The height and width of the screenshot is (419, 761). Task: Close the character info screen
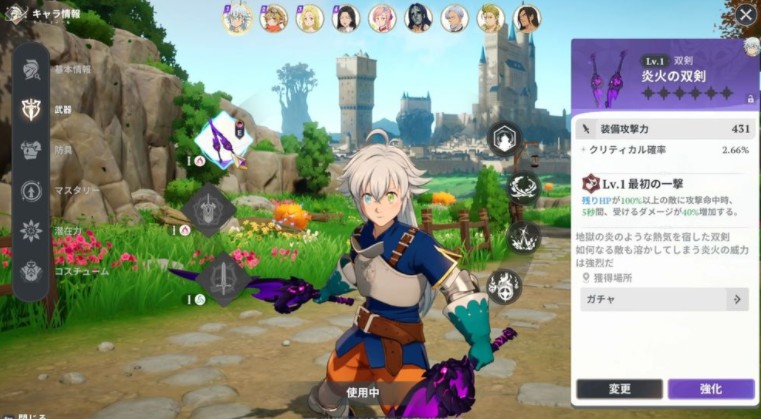click(746, 15)
